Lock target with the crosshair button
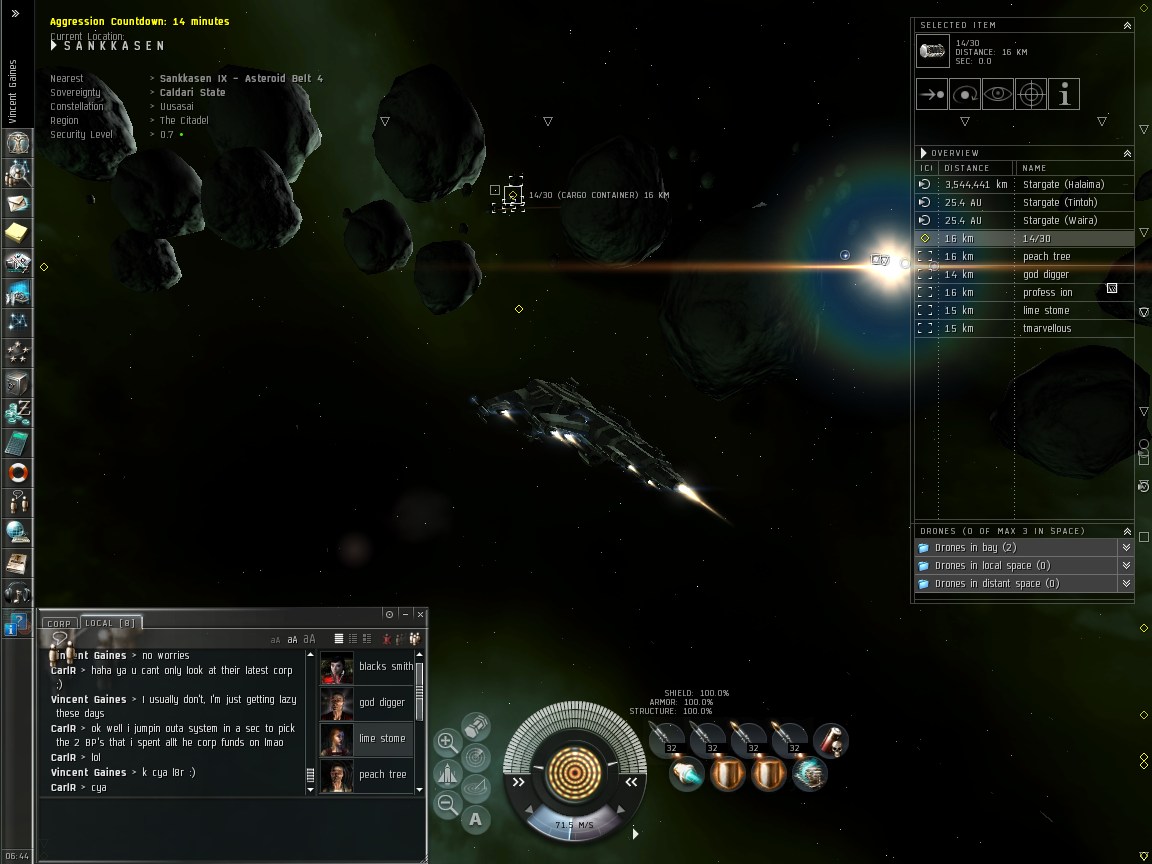The height and width of the screenshot is (864, 1152). pyautogui.click(x=1031, y=95)
